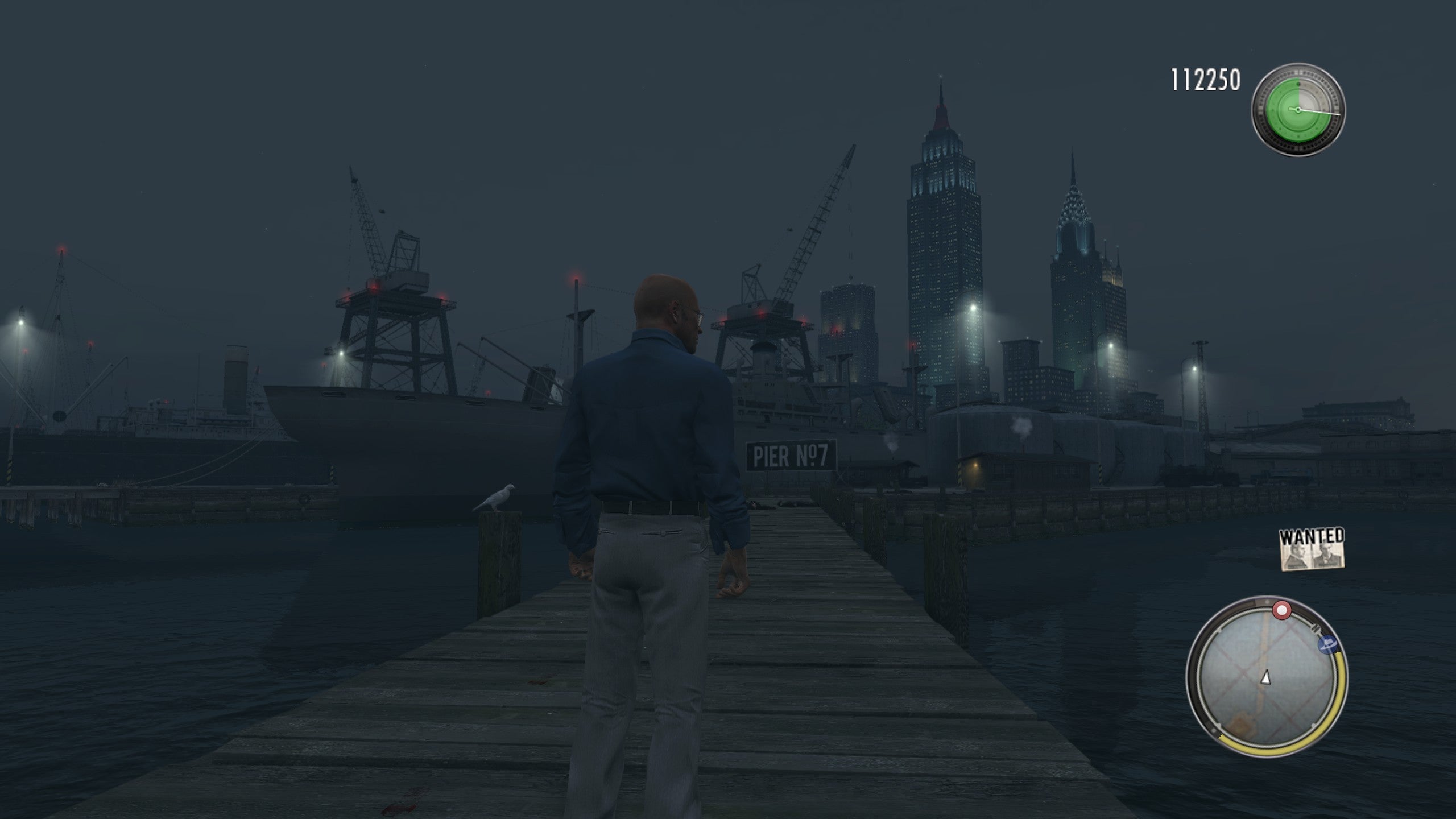1456x819 pixels.
Task: Click the circular minimap
Action: pyautogui.click(x=1266, y=677)
